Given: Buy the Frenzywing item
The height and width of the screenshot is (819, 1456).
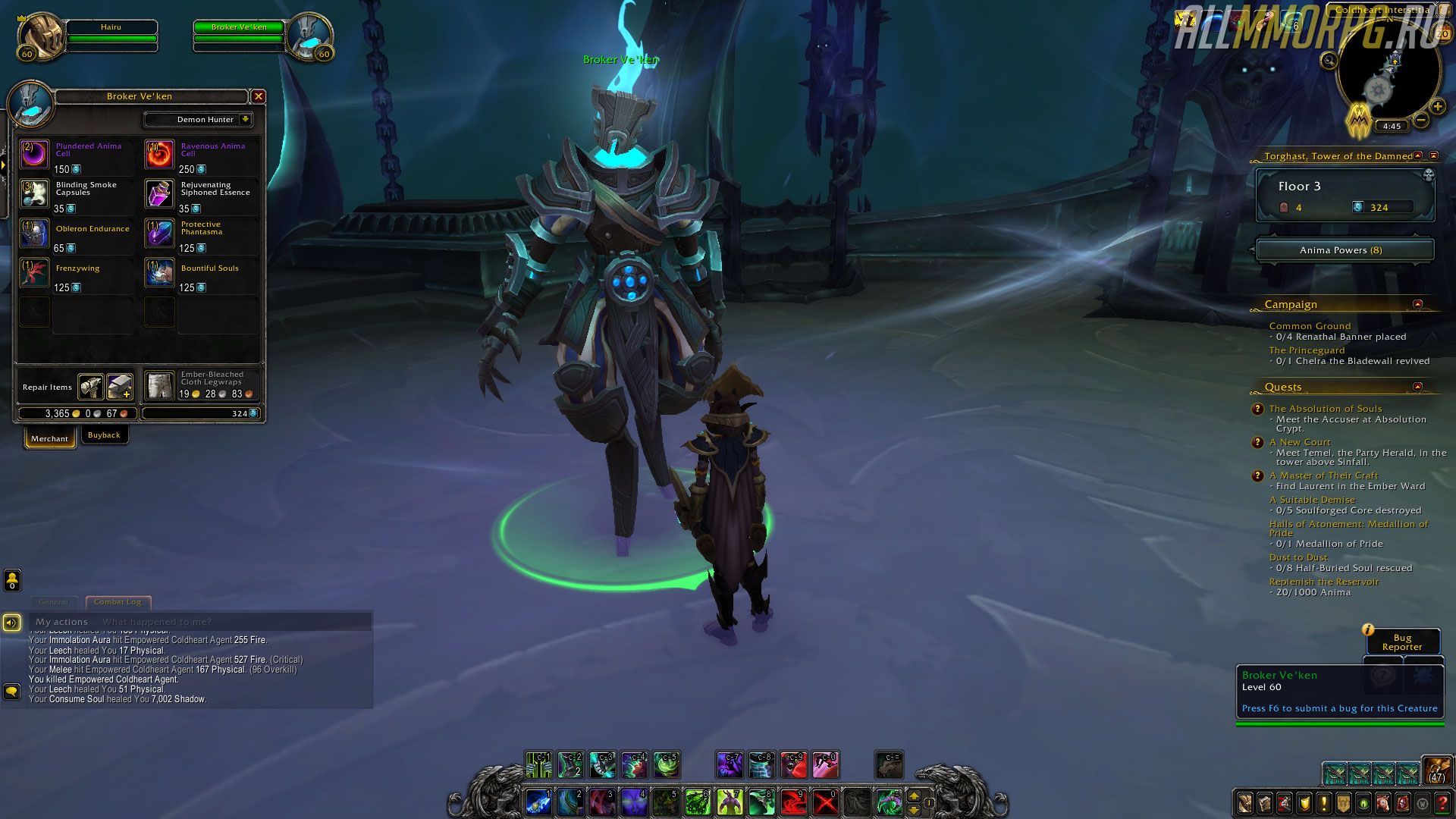Looking at the screenshot, I should [35, 273].
